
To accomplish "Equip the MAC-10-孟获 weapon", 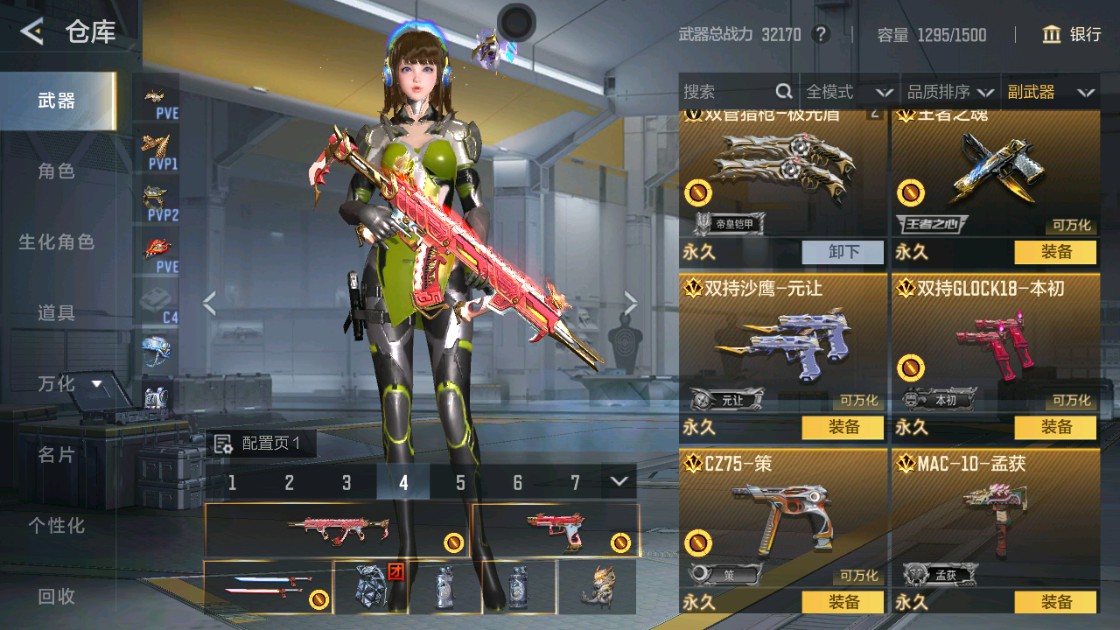I will (1055, 602).
